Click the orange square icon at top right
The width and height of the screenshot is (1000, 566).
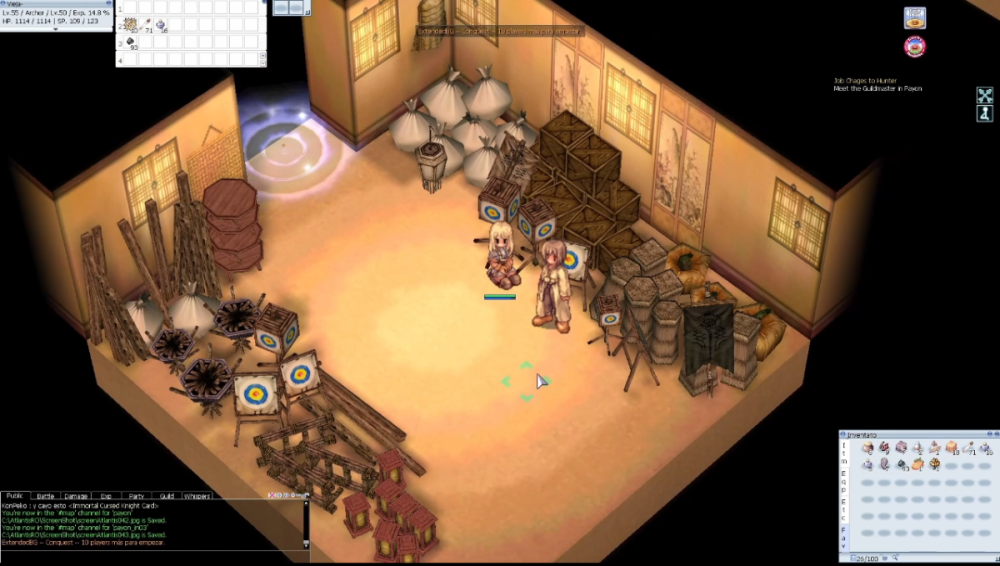click(914, 17)
